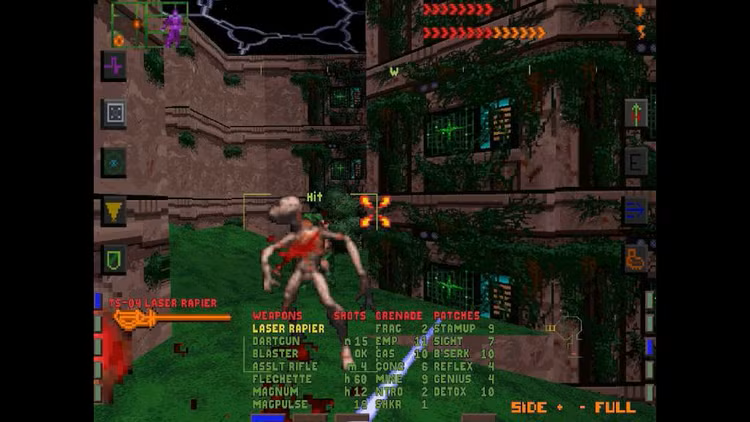
Task: Click the FULL view control
Action: [x=615, y=408]
